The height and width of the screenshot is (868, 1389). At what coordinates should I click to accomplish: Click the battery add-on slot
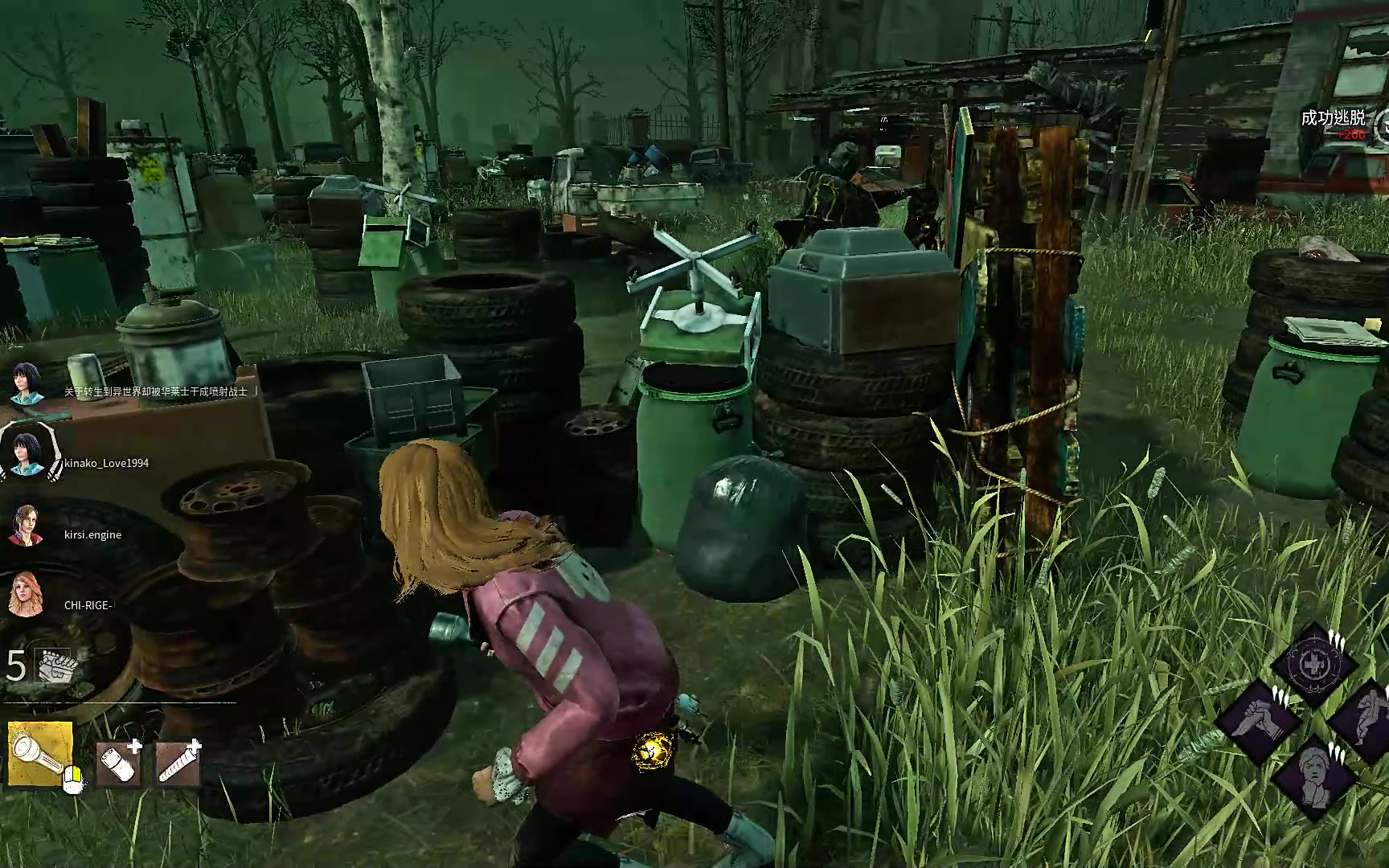[x=119, y=762]
